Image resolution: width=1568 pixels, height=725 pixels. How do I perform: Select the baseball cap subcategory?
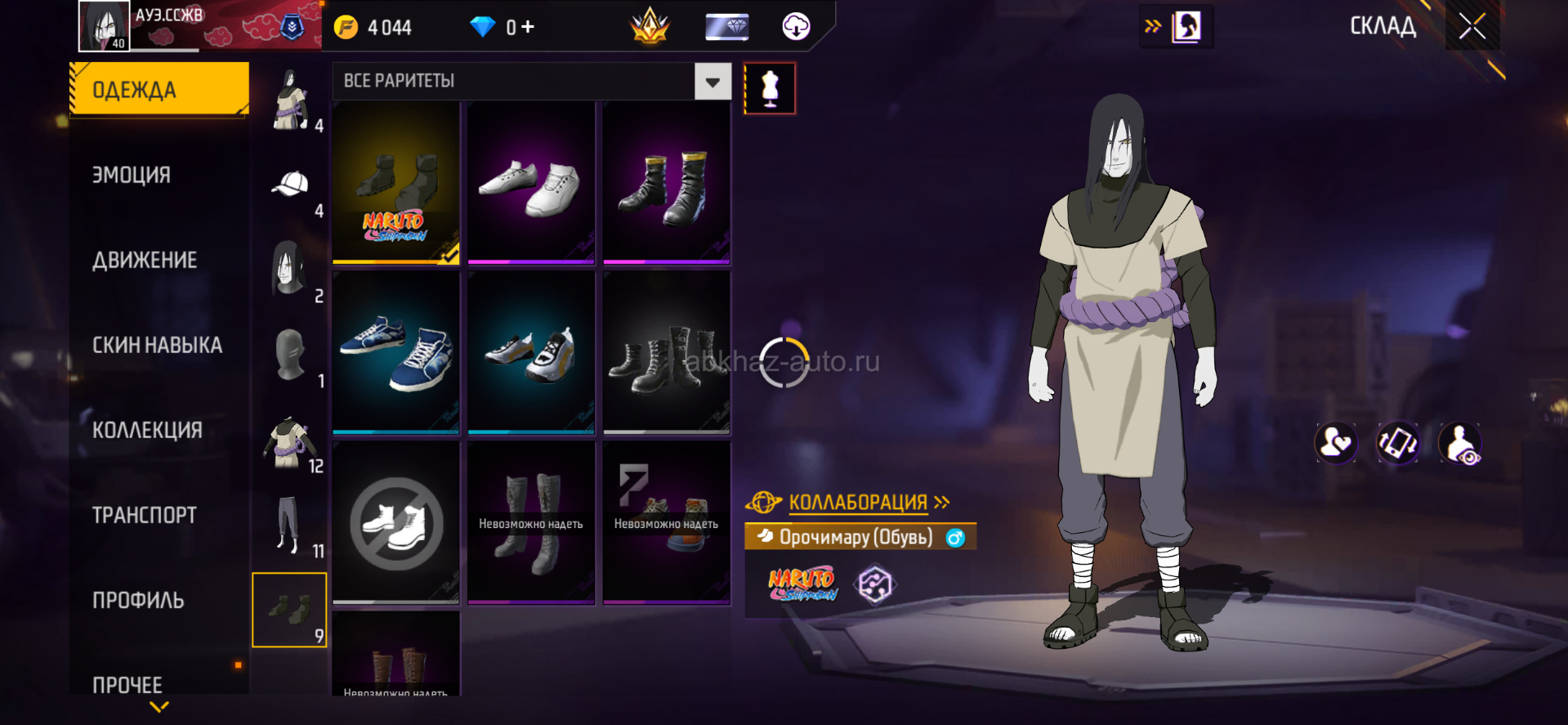click(290, 186)
